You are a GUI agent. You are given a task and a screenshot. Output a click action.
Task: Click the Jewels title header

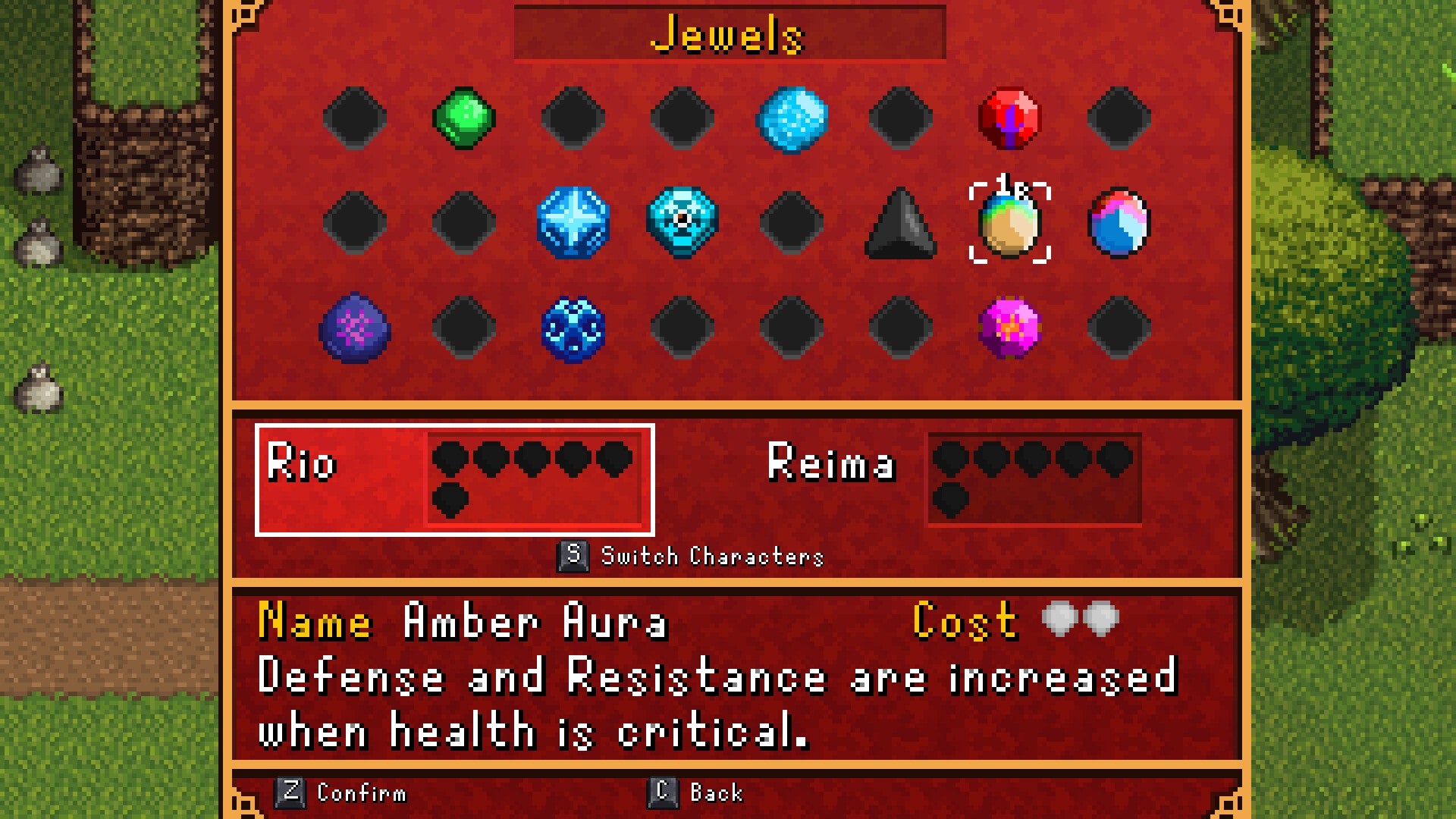pos(728,34)
